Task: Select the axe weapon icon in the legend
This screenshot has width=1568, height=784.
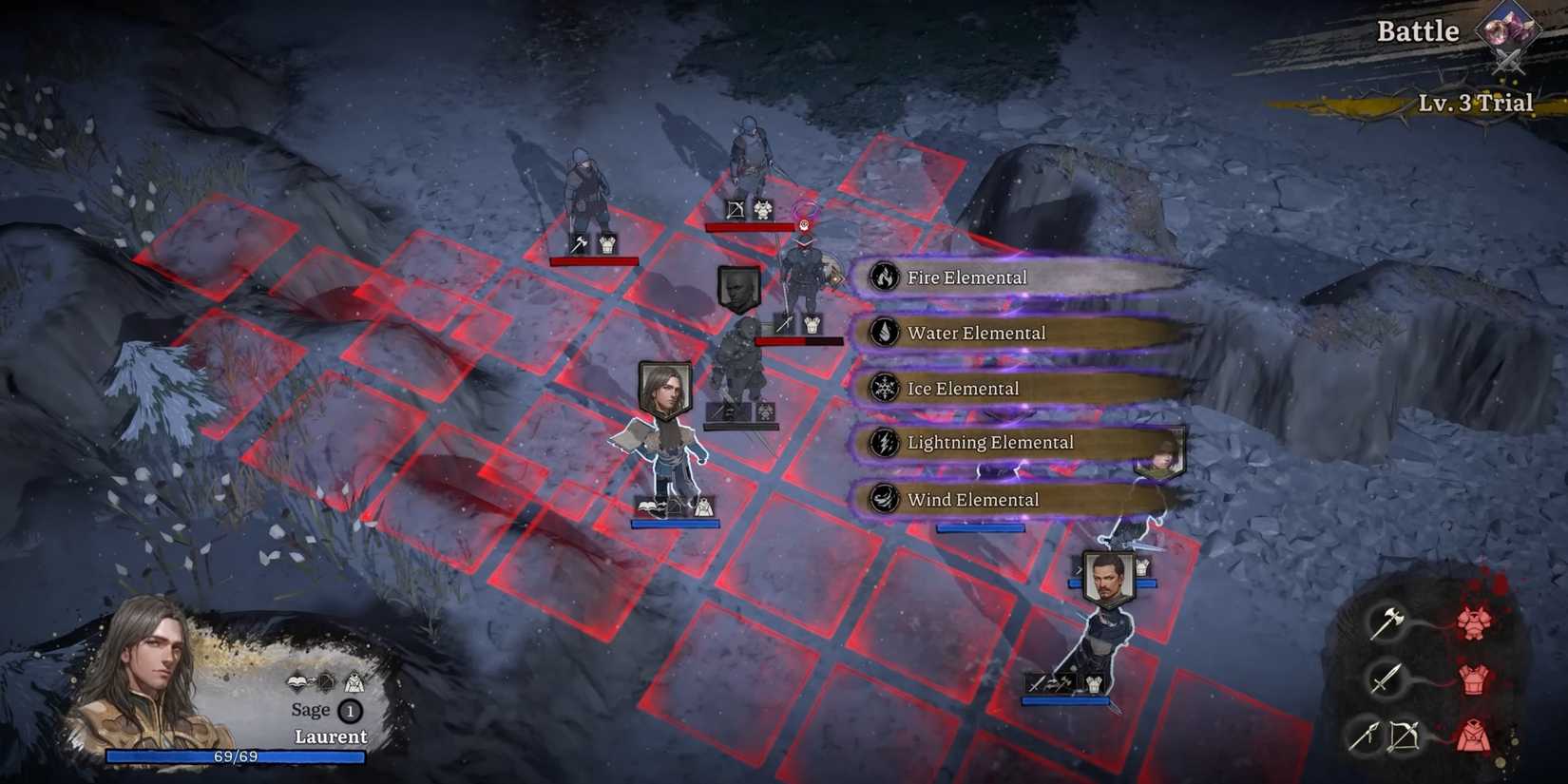Action: point(1387,625)
